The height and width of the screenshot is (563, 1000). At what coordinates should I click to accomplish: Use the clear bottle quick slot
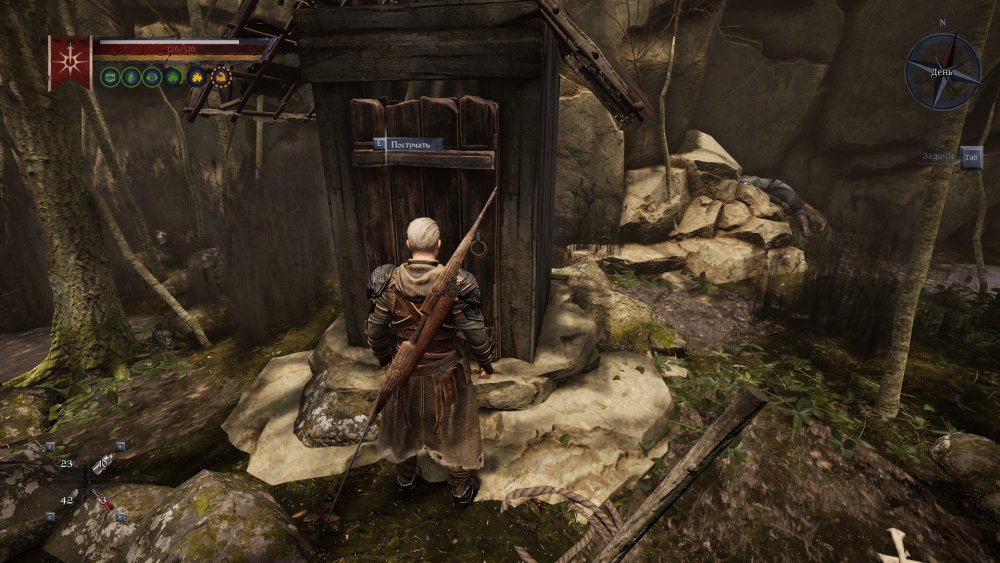point(102,462)
